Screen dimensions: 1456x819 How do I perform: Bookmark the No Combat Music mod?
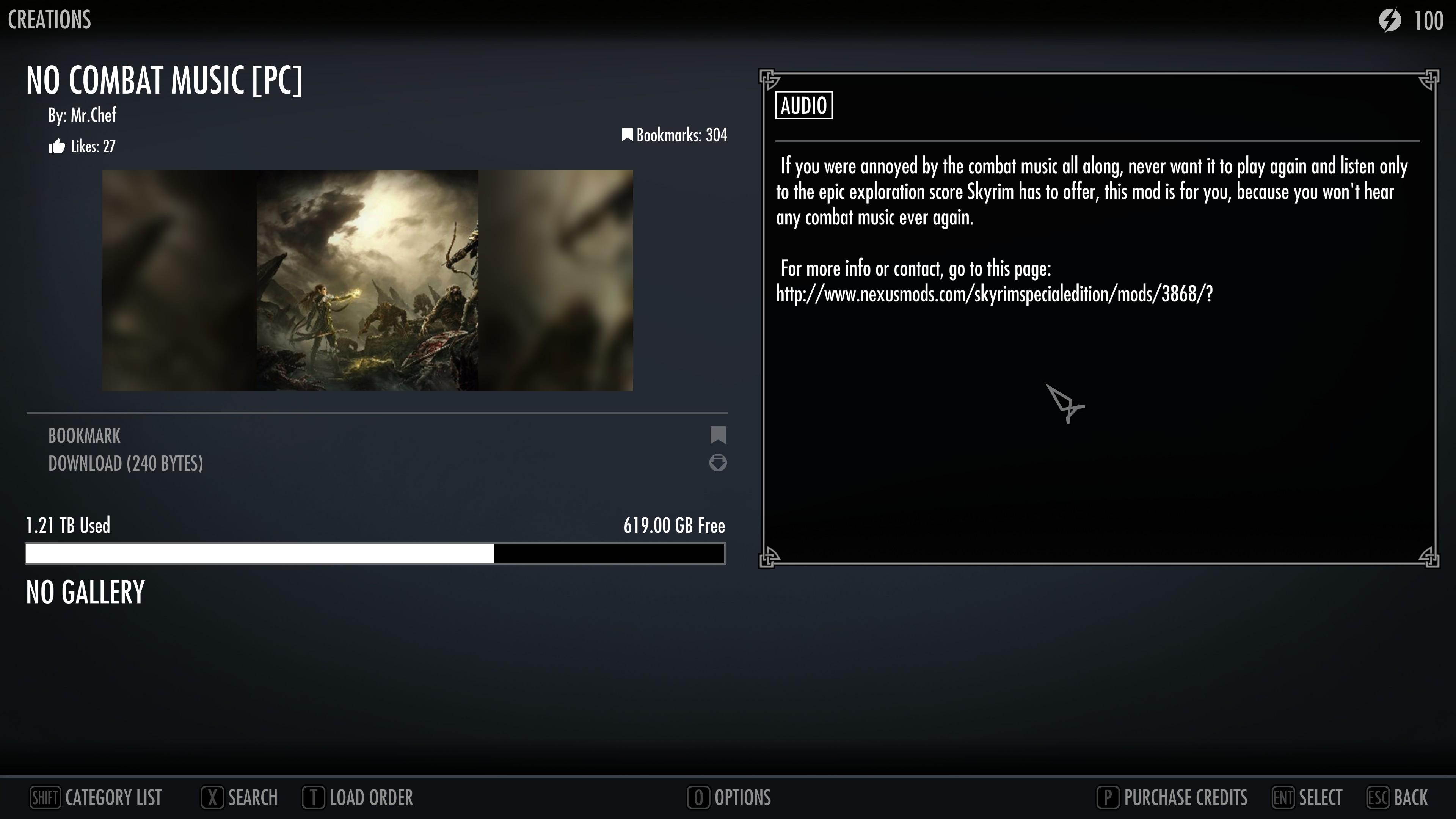point(85,436)
